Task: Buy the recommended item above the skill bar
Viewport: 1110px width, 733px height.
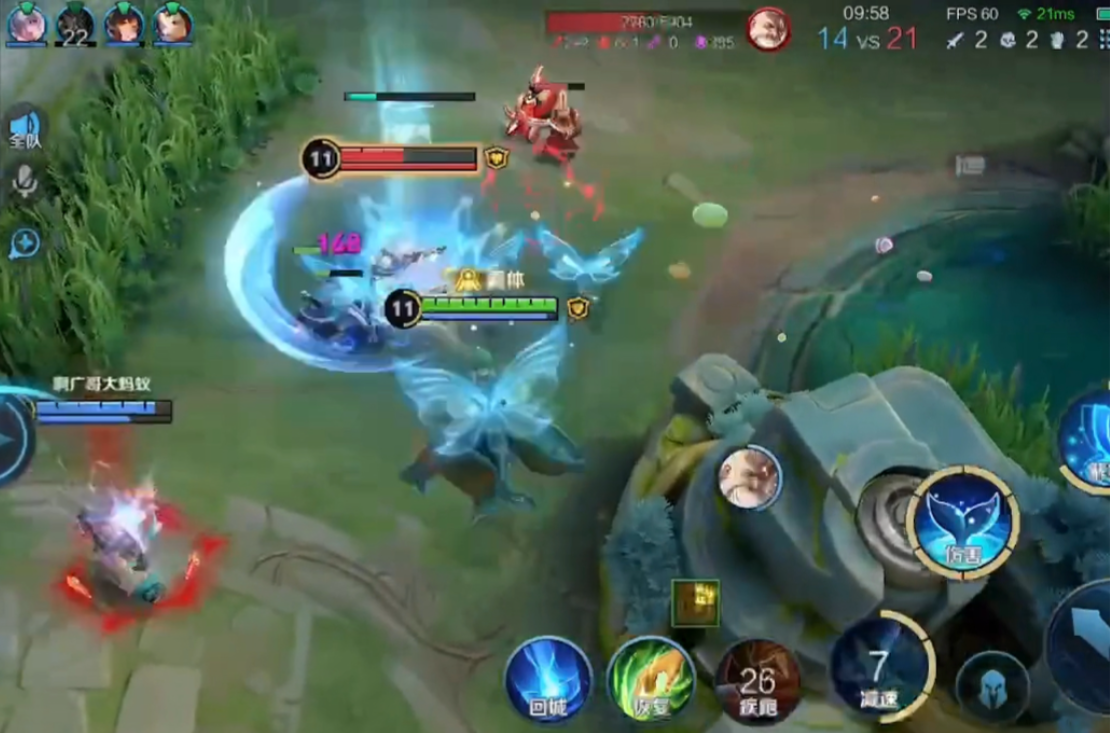Action: [x=695, y=603]
